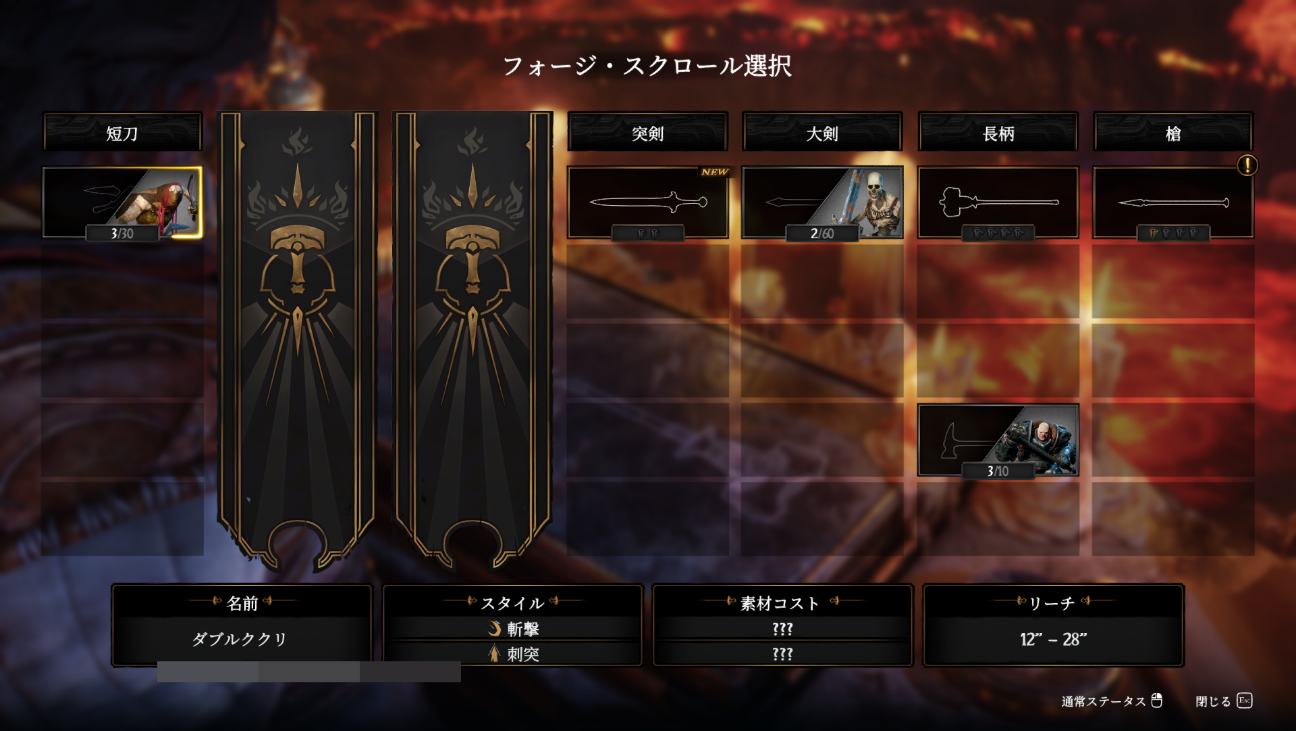Click the 短刀 category header

point(122,133)
